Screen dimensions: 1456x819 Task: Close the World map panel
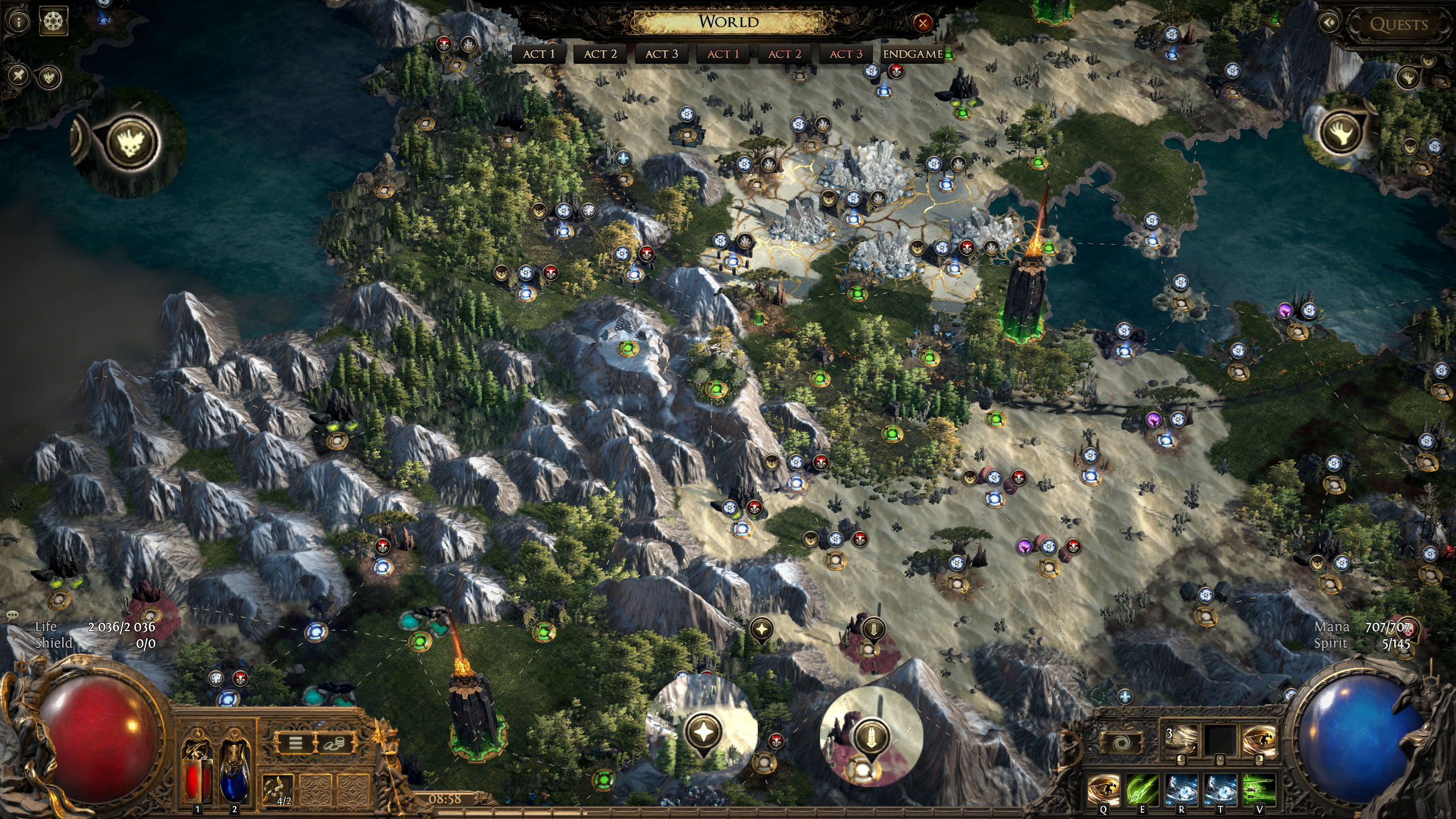922,23
